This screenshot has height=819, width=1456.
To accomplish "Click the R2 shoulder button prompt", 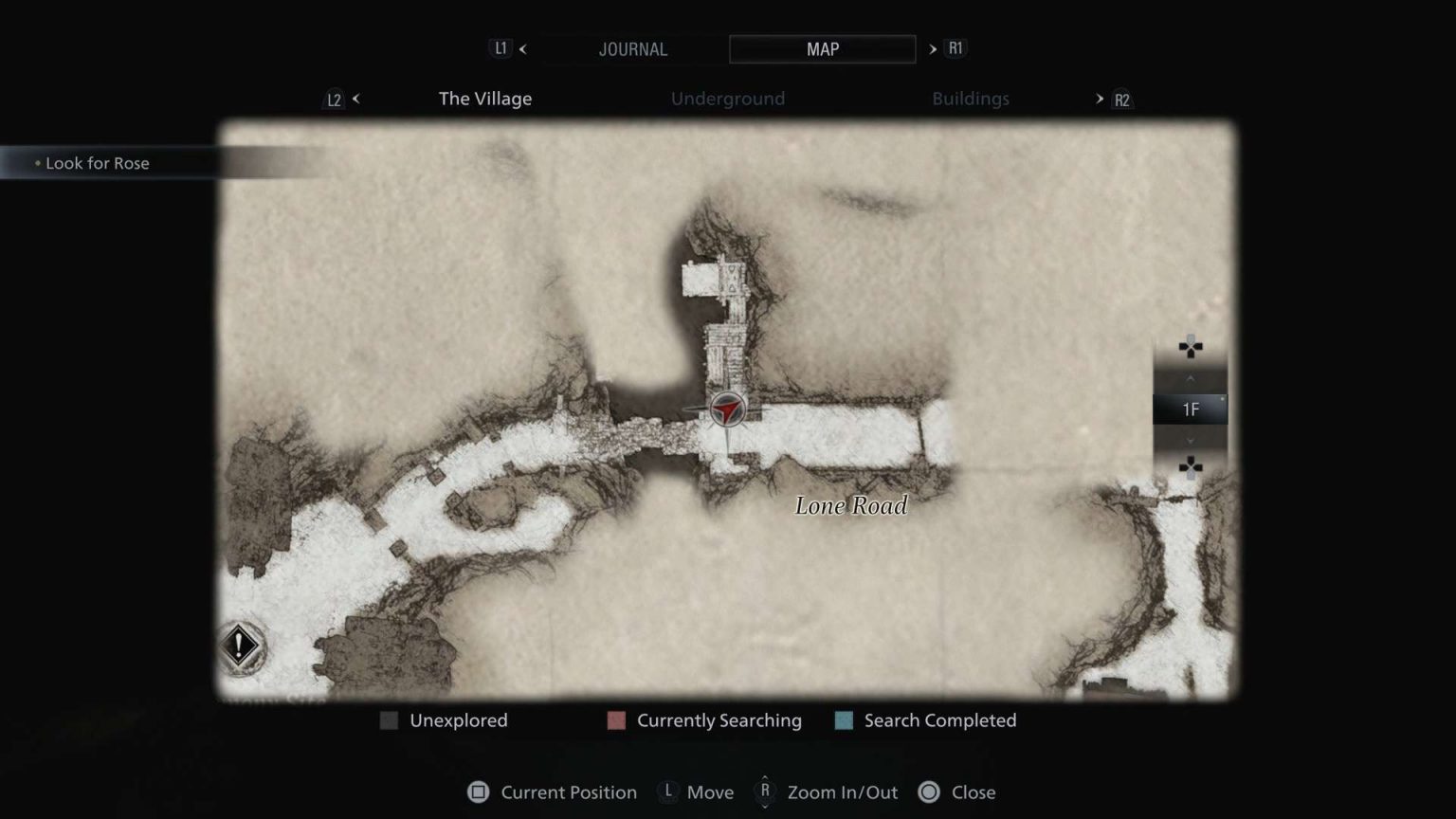I will (1120, 99).
